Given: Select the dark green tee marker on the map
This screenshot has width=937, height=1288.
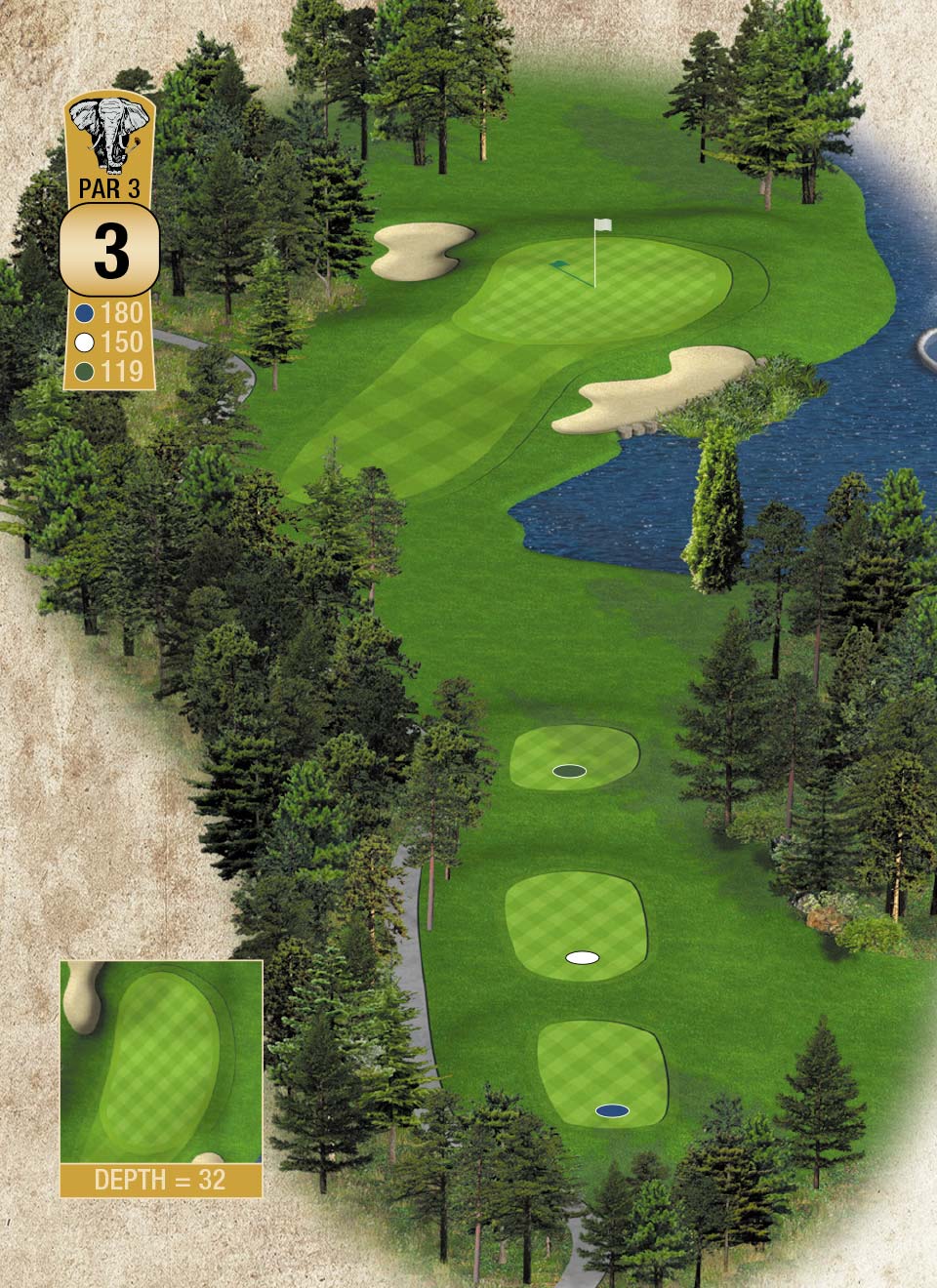Looking at the screenshot, I should [x=569, y=772].
